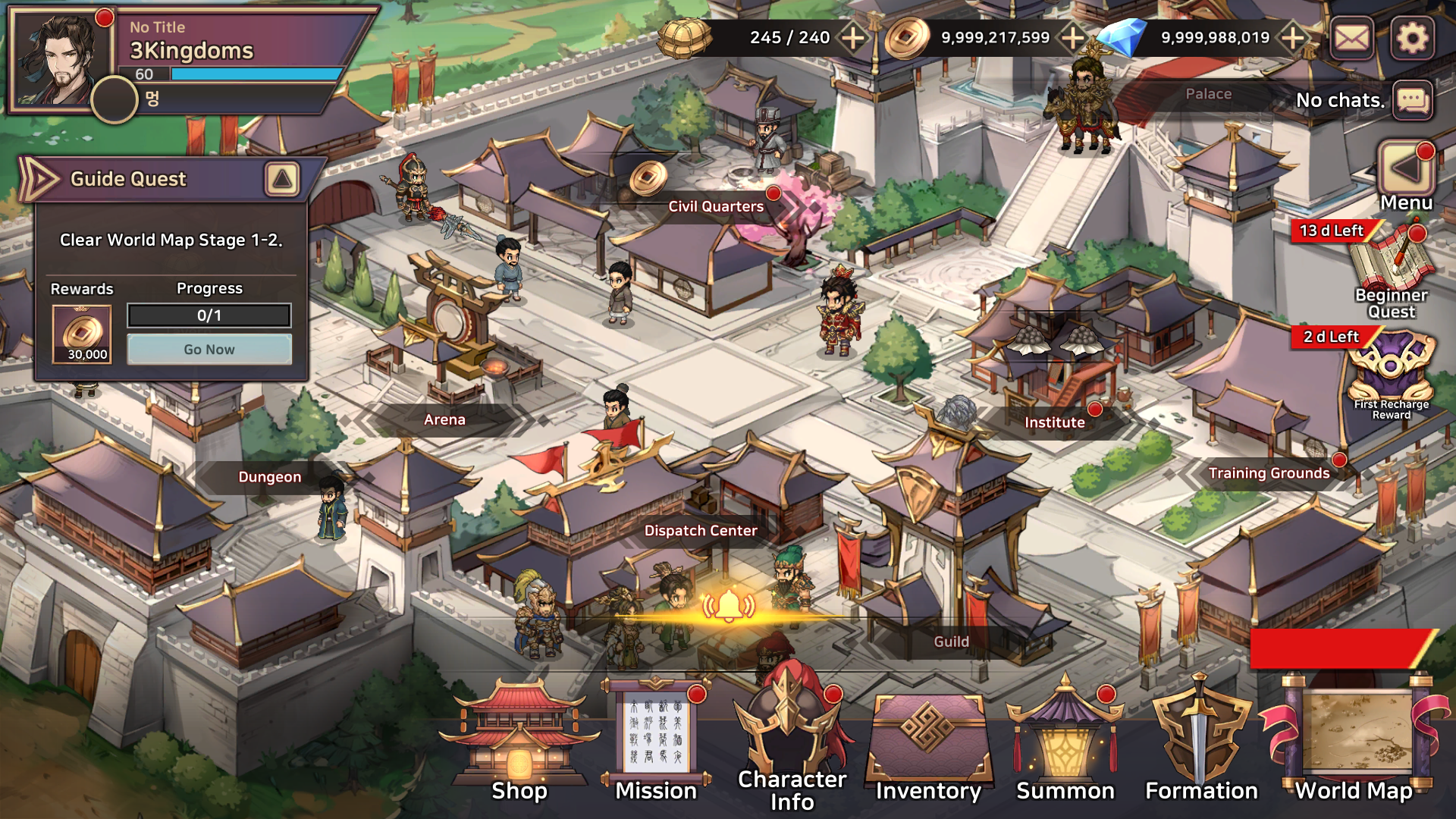Viewport: 1456px width, 819px height.
Task: Open the chat speech bubble
Action: click(1413, 100)
